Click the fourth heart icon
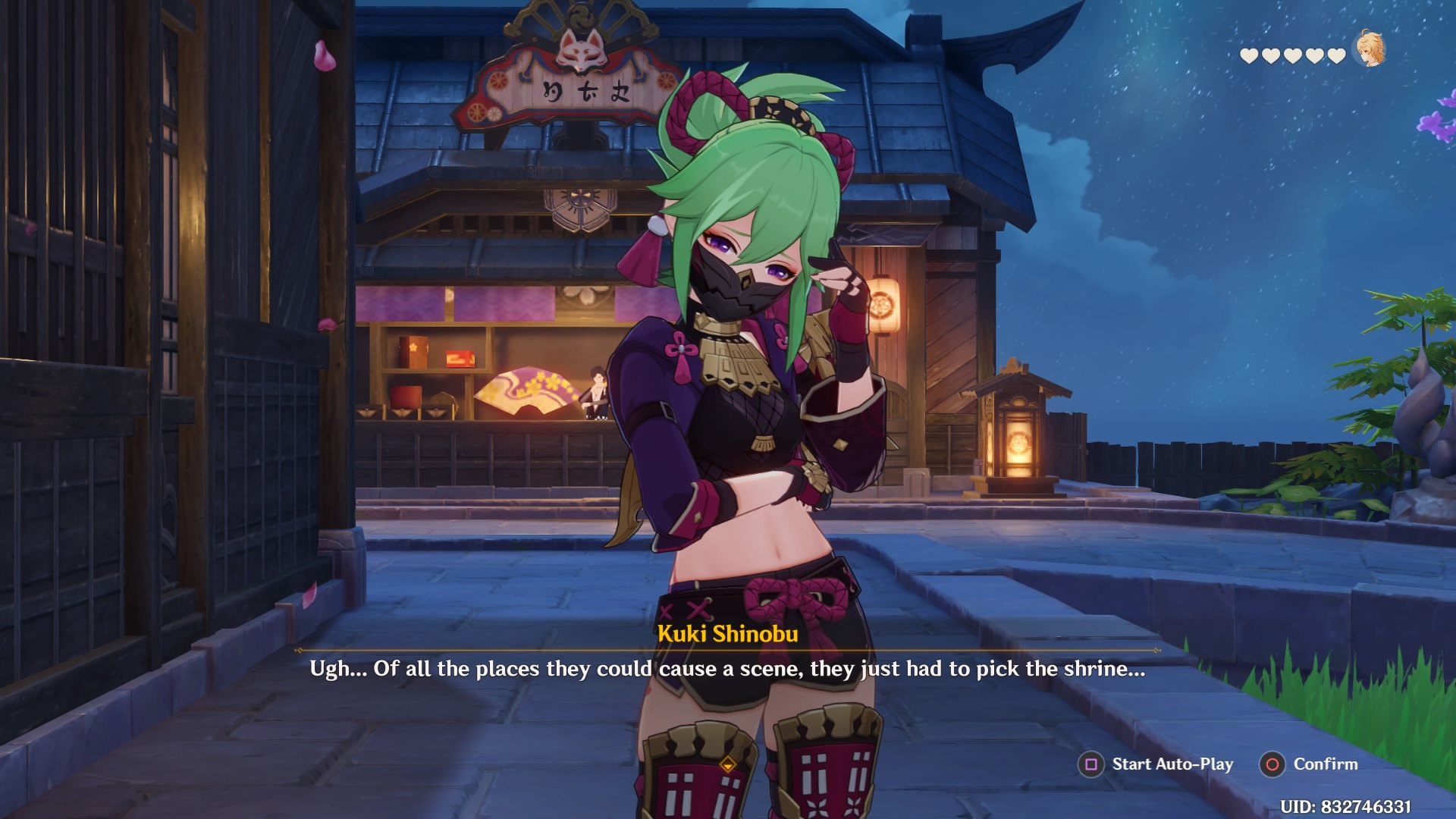Viewport: 1456px width, 819px height. [x=1313, y=56]
